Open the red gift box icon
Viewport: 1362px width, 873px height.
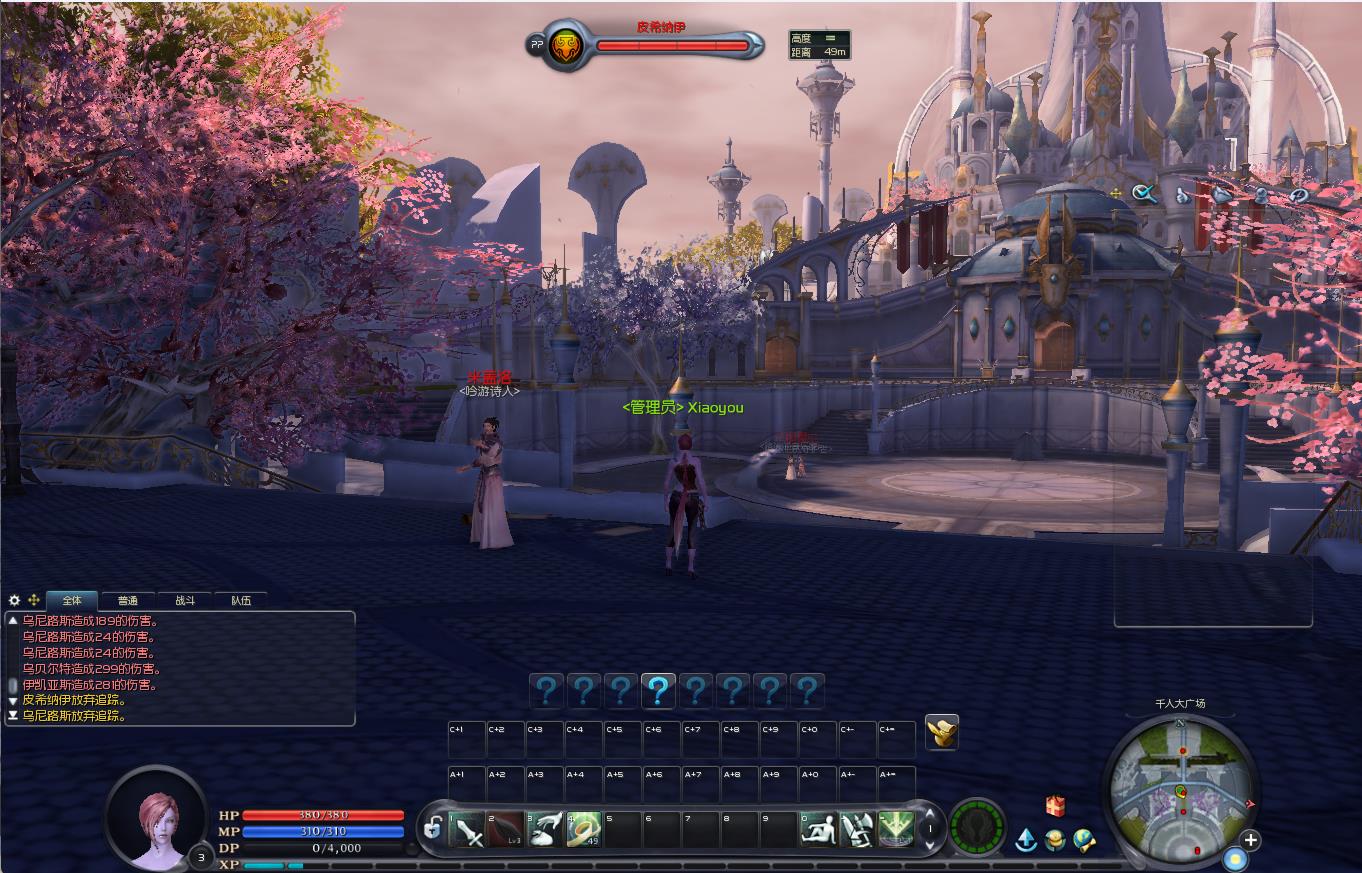(x=1055, y=806)
